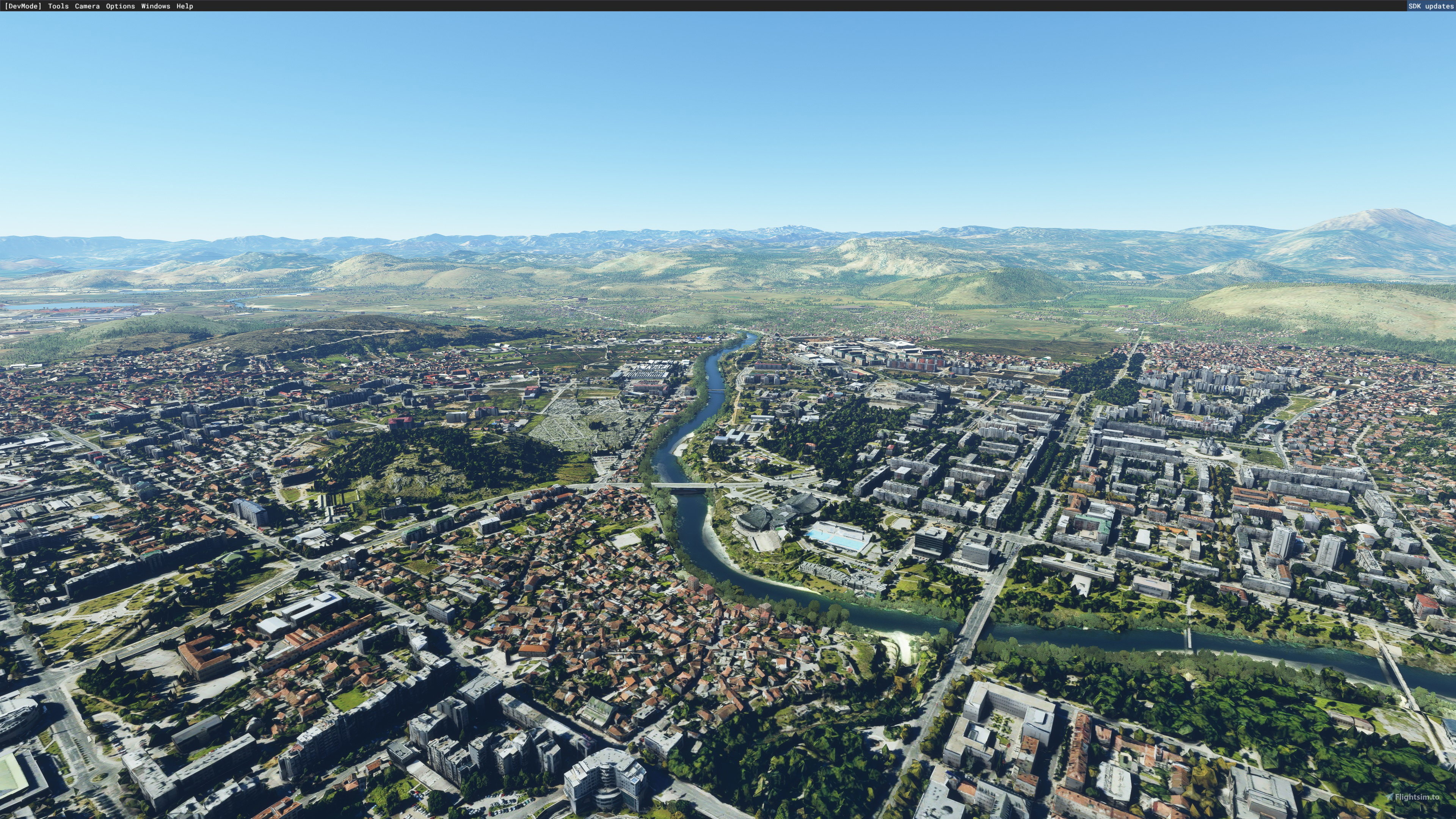Show the SDK updates notification
This screenshot has height=819, width=1456.
(x=1430, y=6)
